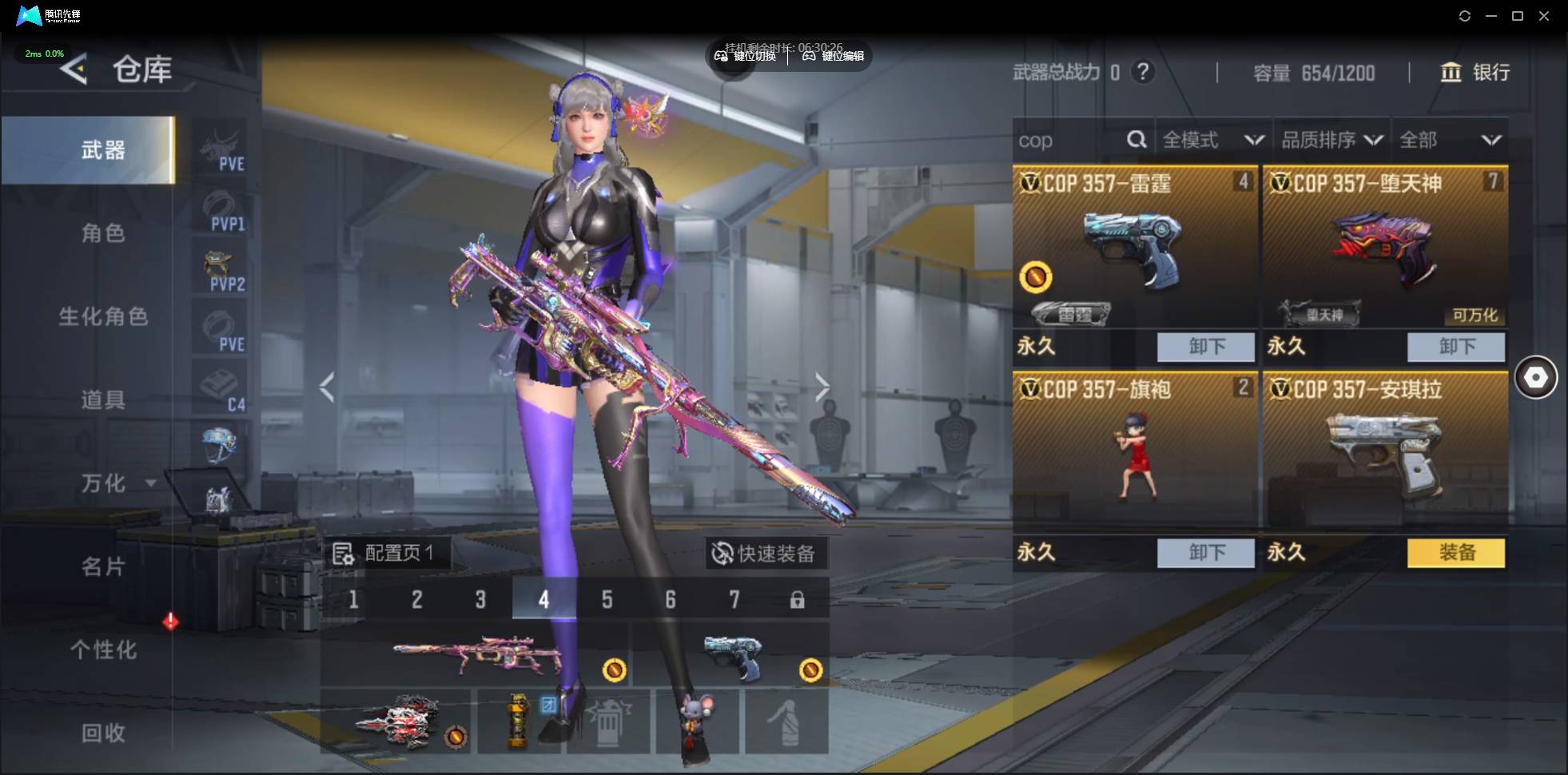
Task: Open the 全模式 mode filter dropdown
Action: [1212, 141]
